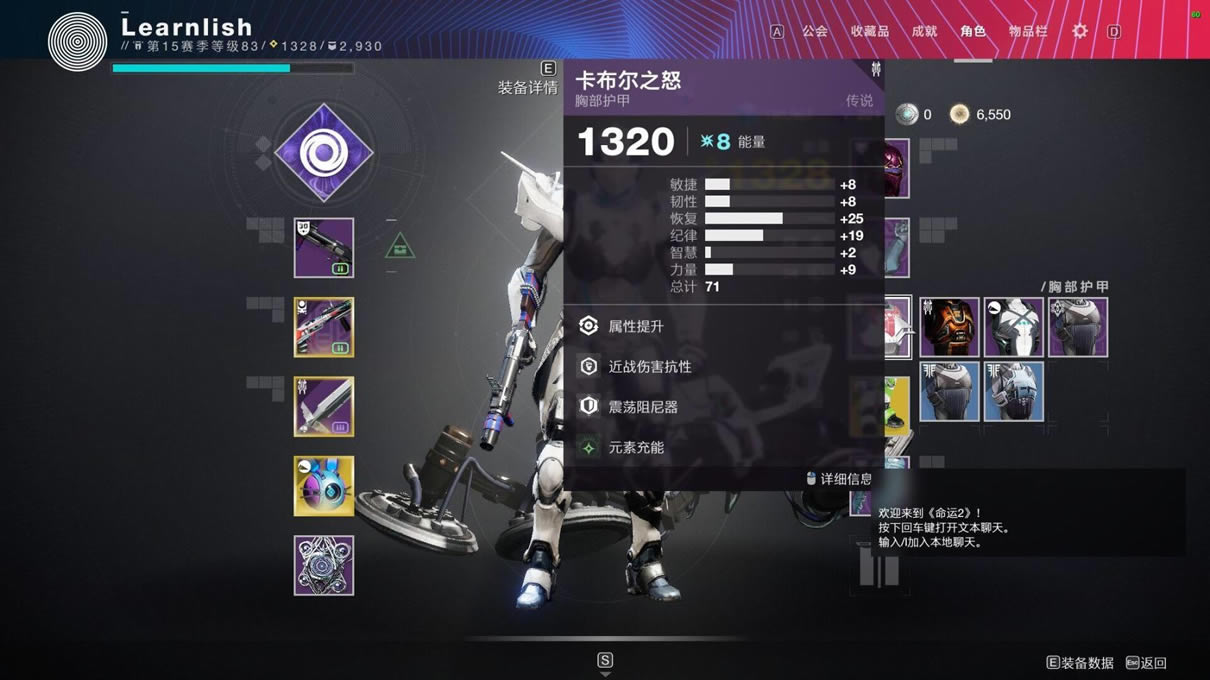This screenshot has width=1210, height=680.
Task: Open the 成就 (Triumphs) tab
Action: click(924, 31)
